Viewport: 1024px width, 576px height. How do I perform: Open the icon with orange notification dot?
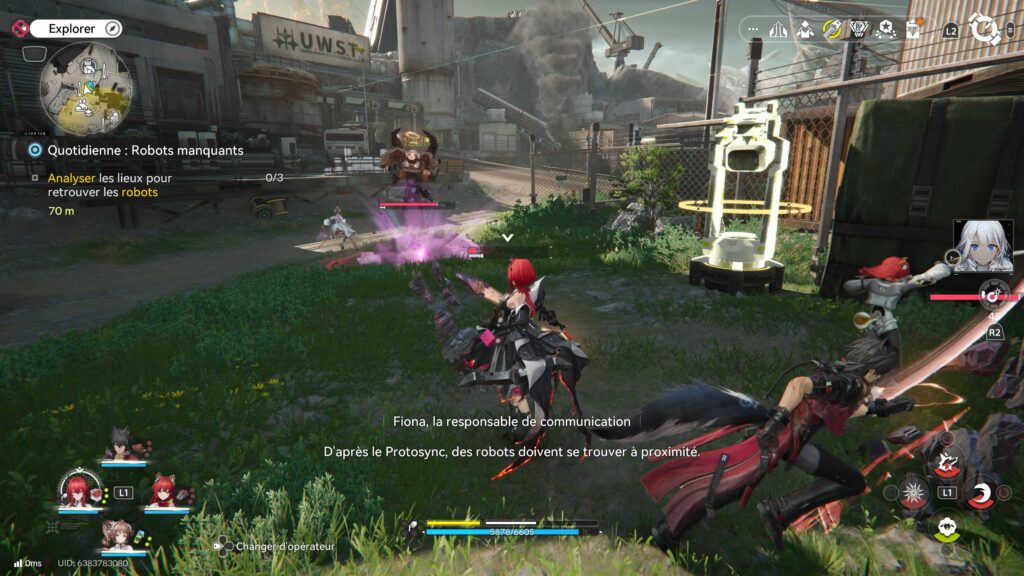point(912,29)
